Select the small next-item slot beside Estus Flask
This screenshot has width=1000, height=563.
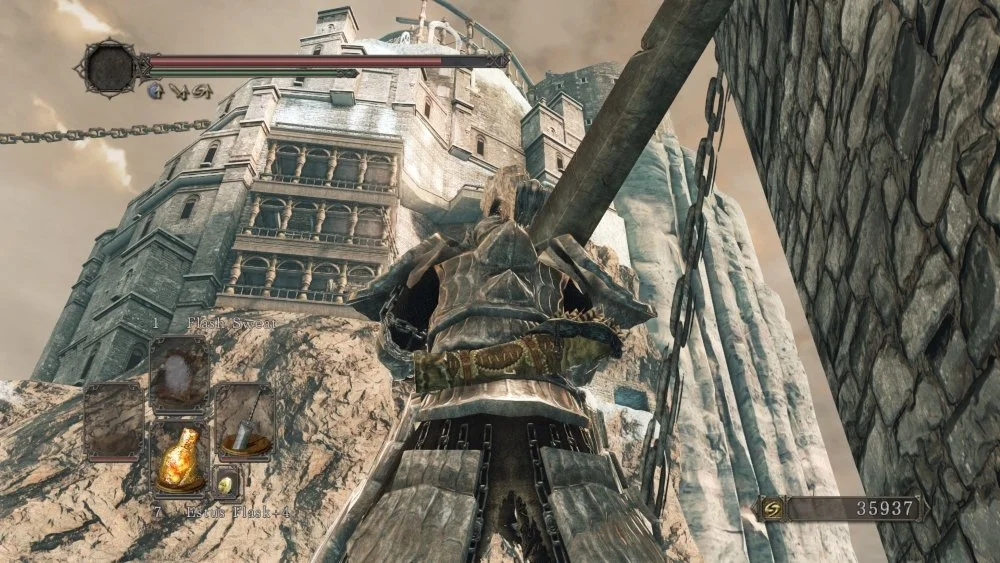[x=227, y=482]
